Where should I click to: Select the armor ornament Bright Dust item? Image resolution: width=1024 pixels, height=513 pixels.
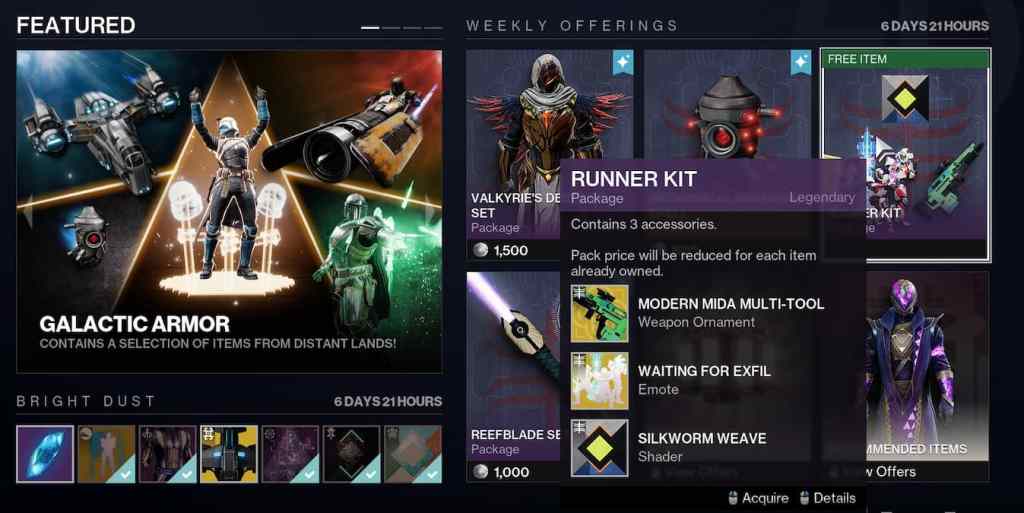[168, 454]
